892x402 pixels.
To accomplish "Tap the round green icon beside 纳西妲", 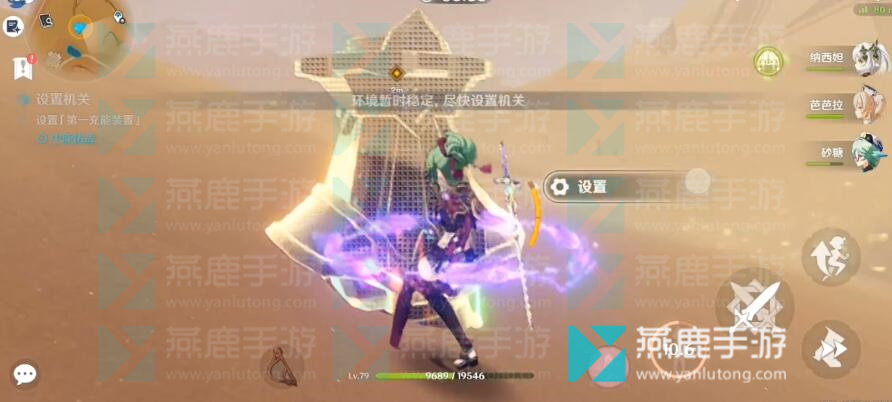I will (769, 59).
